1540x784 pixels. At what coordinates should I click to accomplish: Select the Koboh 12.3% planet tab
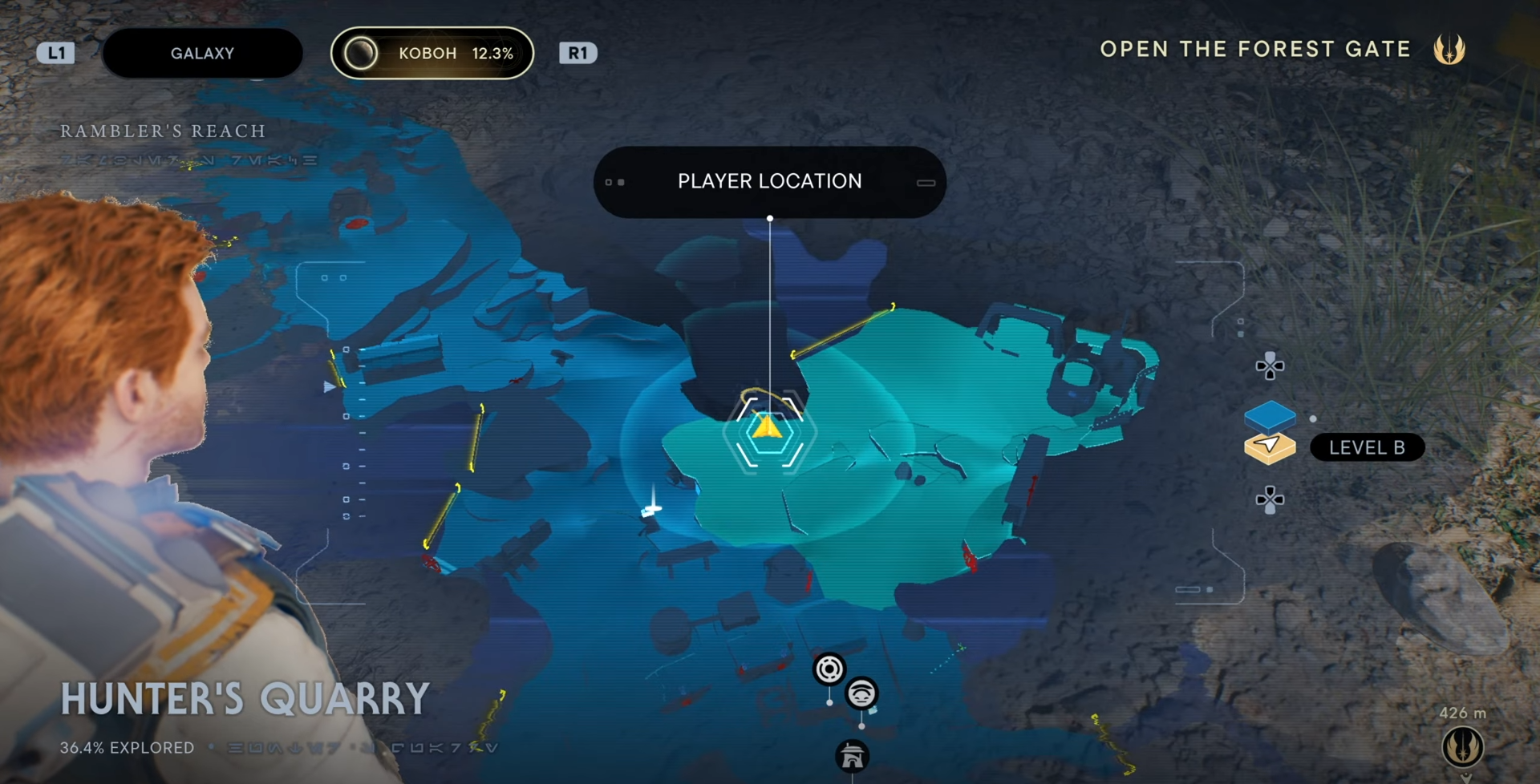click(432, 54)
